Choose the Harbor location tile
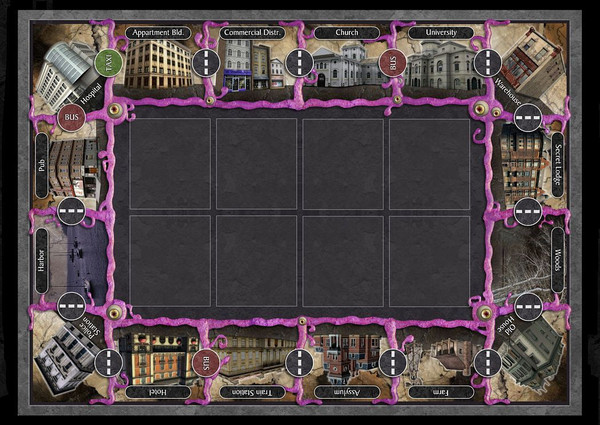Image resolution: width=600 pixels, height=425 pixels. (70, 258)
